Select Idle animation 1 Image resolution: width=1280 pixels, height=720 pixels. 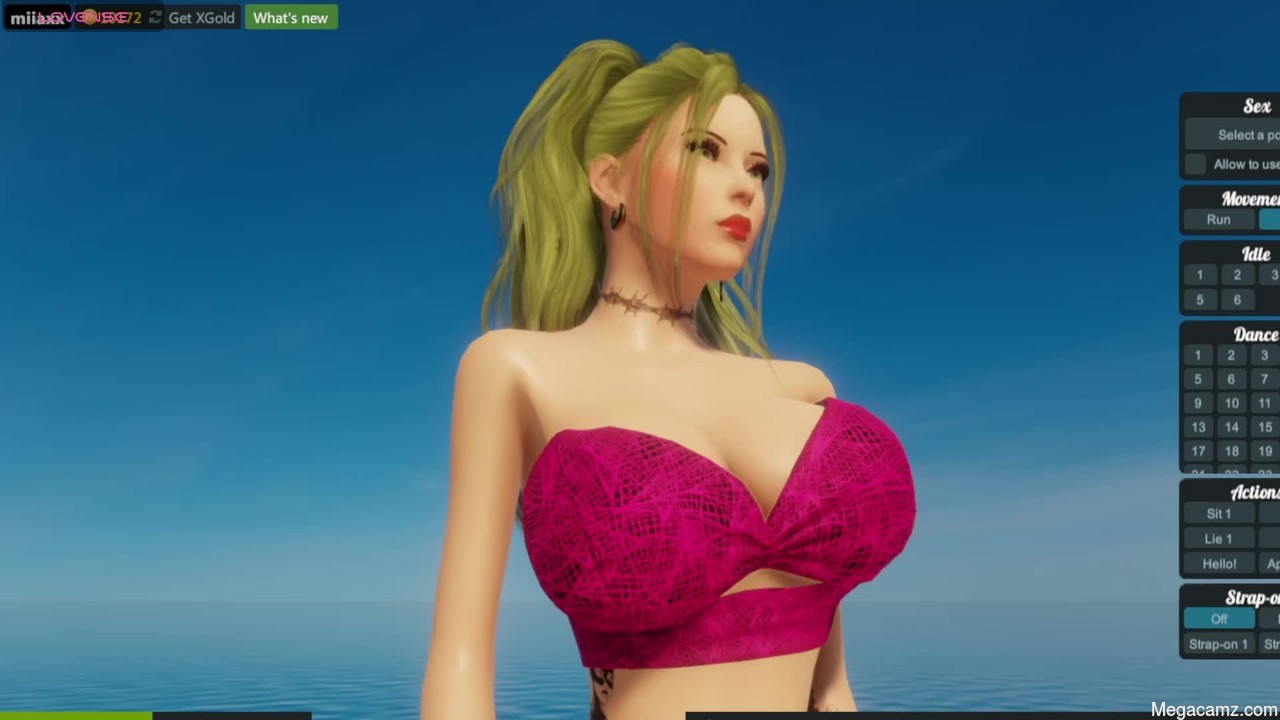click(x=1199, y=274)
